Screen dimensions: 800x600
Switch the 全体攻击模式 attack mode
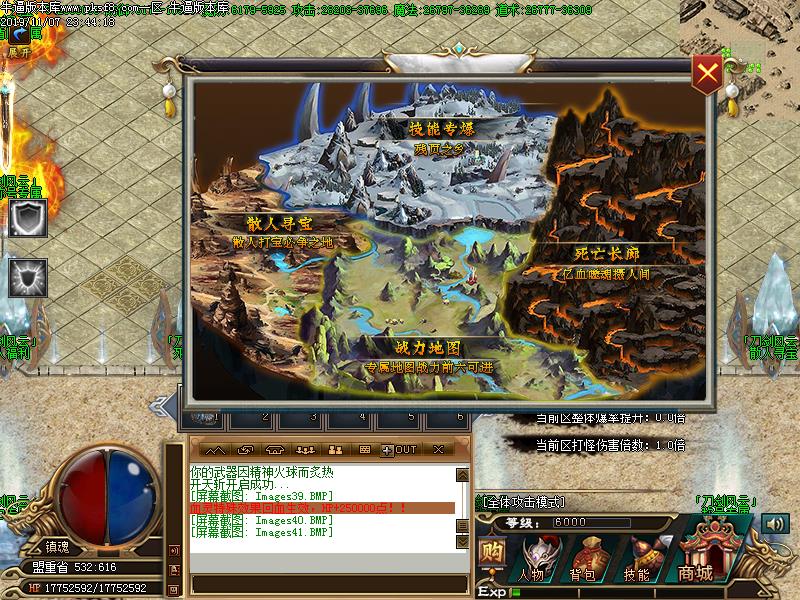pyautogui.click(x=524, y=501)
